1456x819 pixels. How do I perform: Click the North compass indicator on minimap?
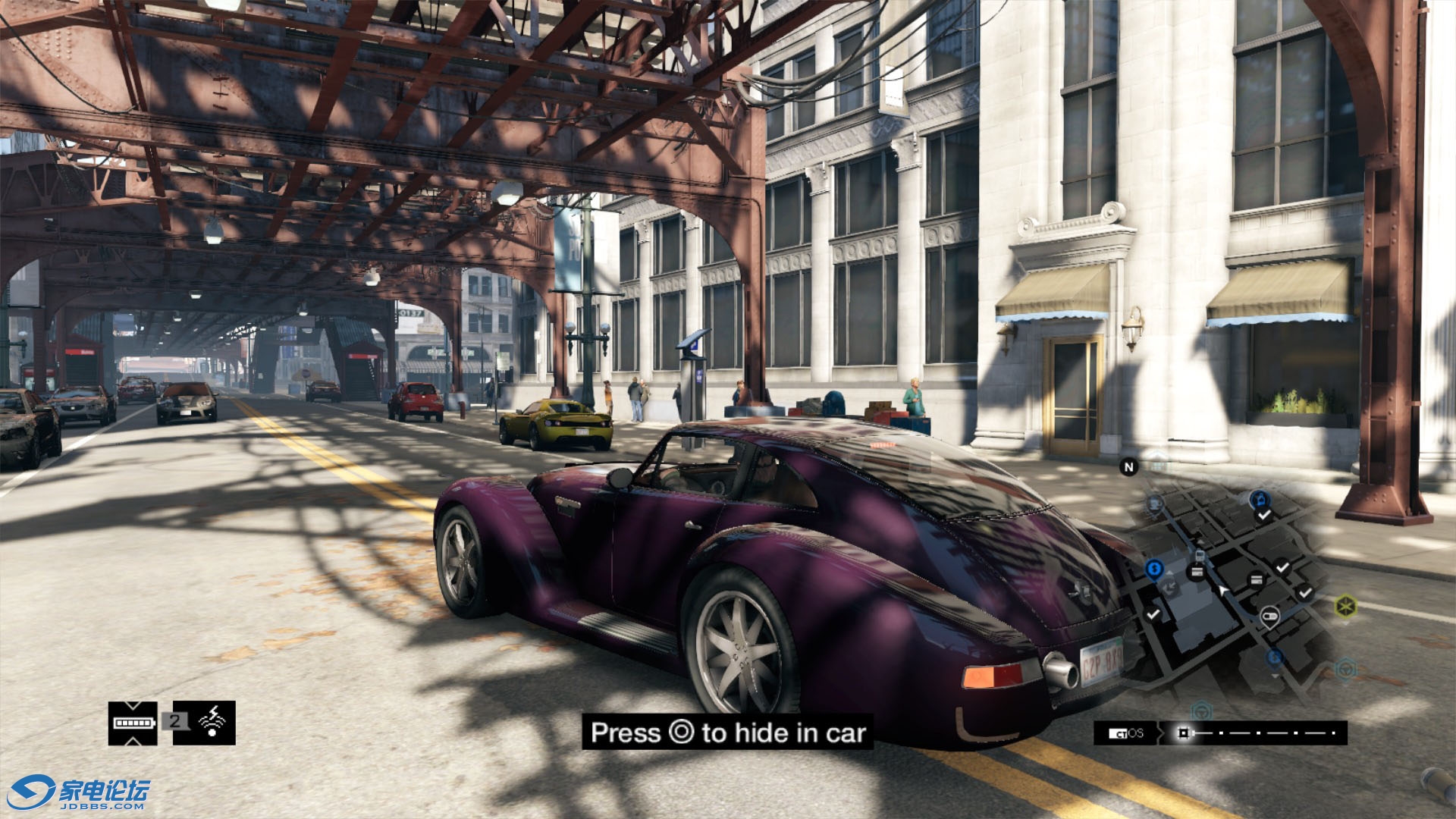[x=1128, y=467]
